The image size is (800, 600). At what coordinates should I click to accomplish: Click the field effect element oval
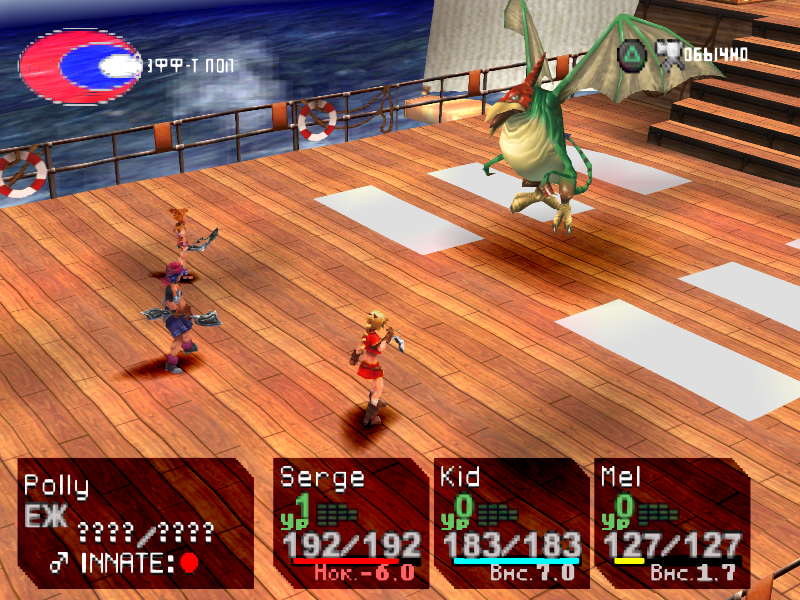point(82,66)
